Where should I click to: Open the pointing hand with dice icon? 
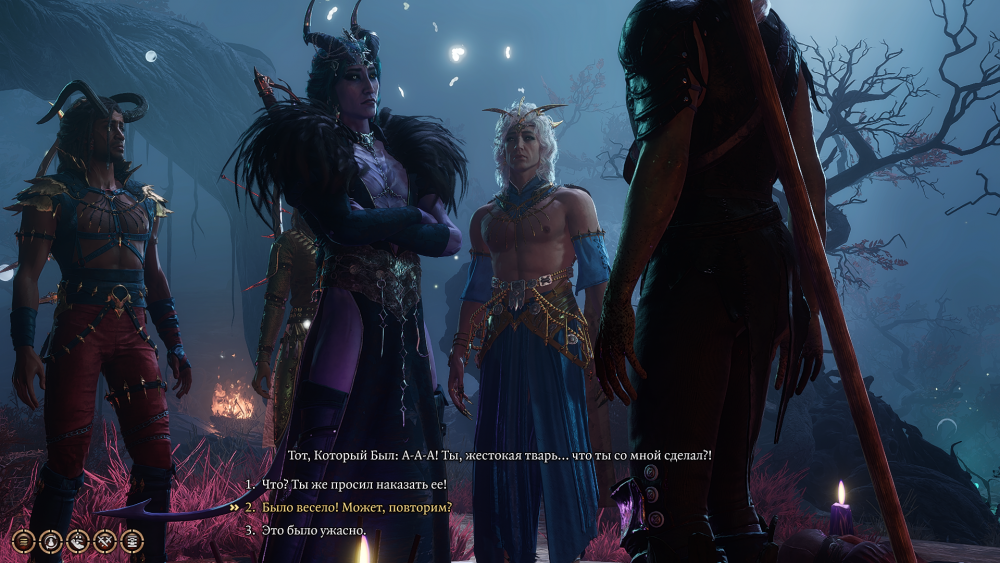(79, 541)
